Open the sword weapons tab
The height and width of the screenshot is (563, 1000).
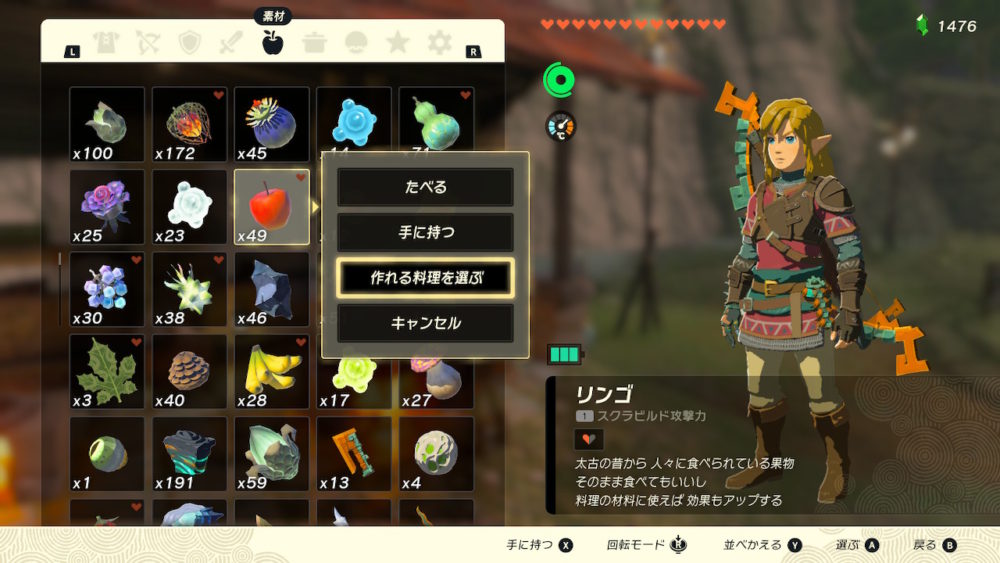click(x=232, y=43)
